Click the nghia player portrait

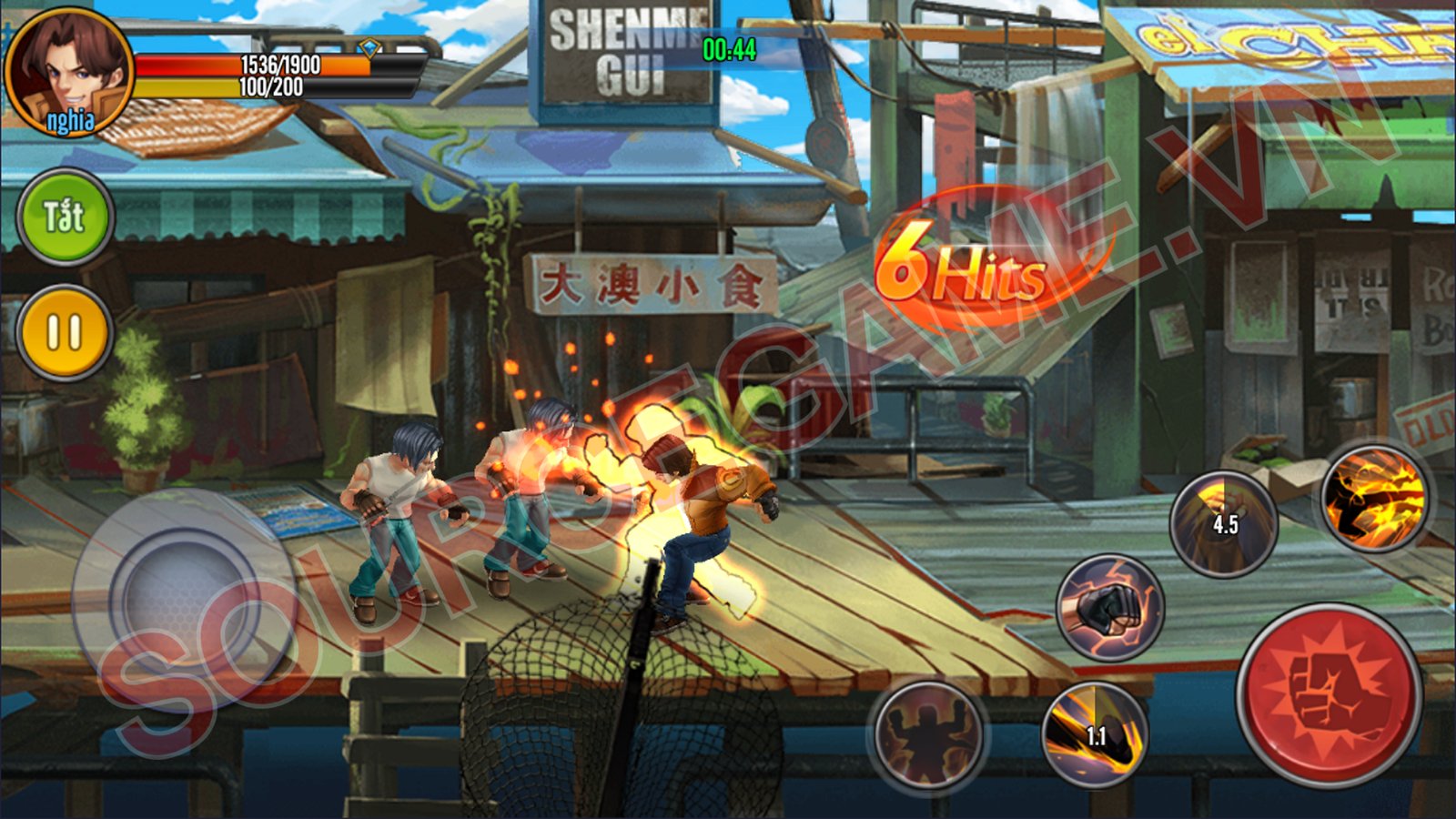coord(69,73)
